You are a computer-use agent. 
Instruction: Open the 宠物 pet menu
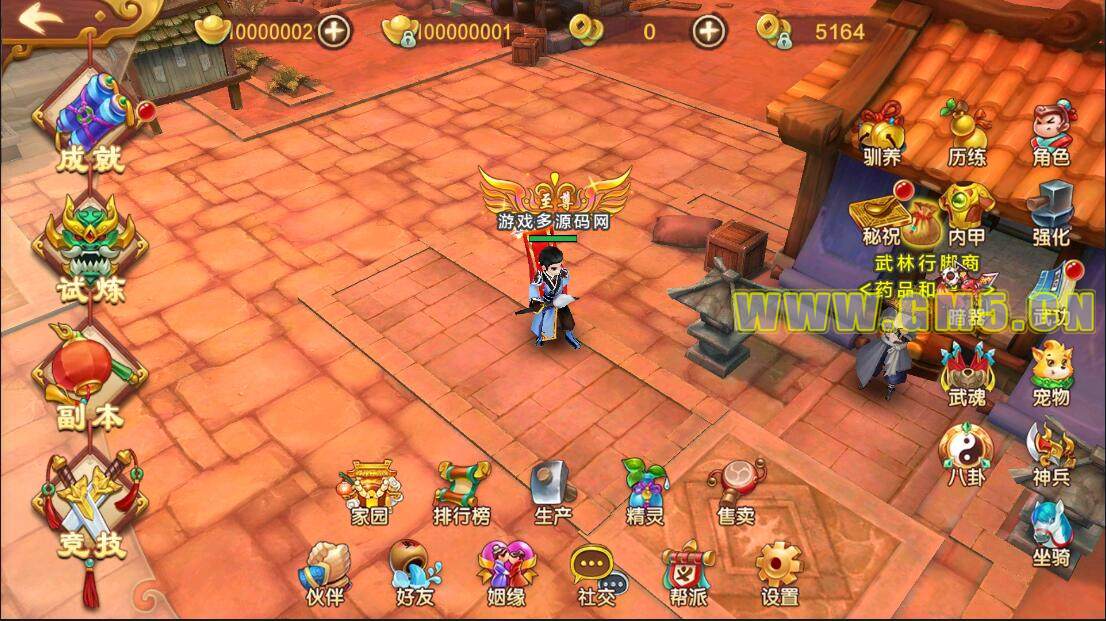tap(1051, 371)
